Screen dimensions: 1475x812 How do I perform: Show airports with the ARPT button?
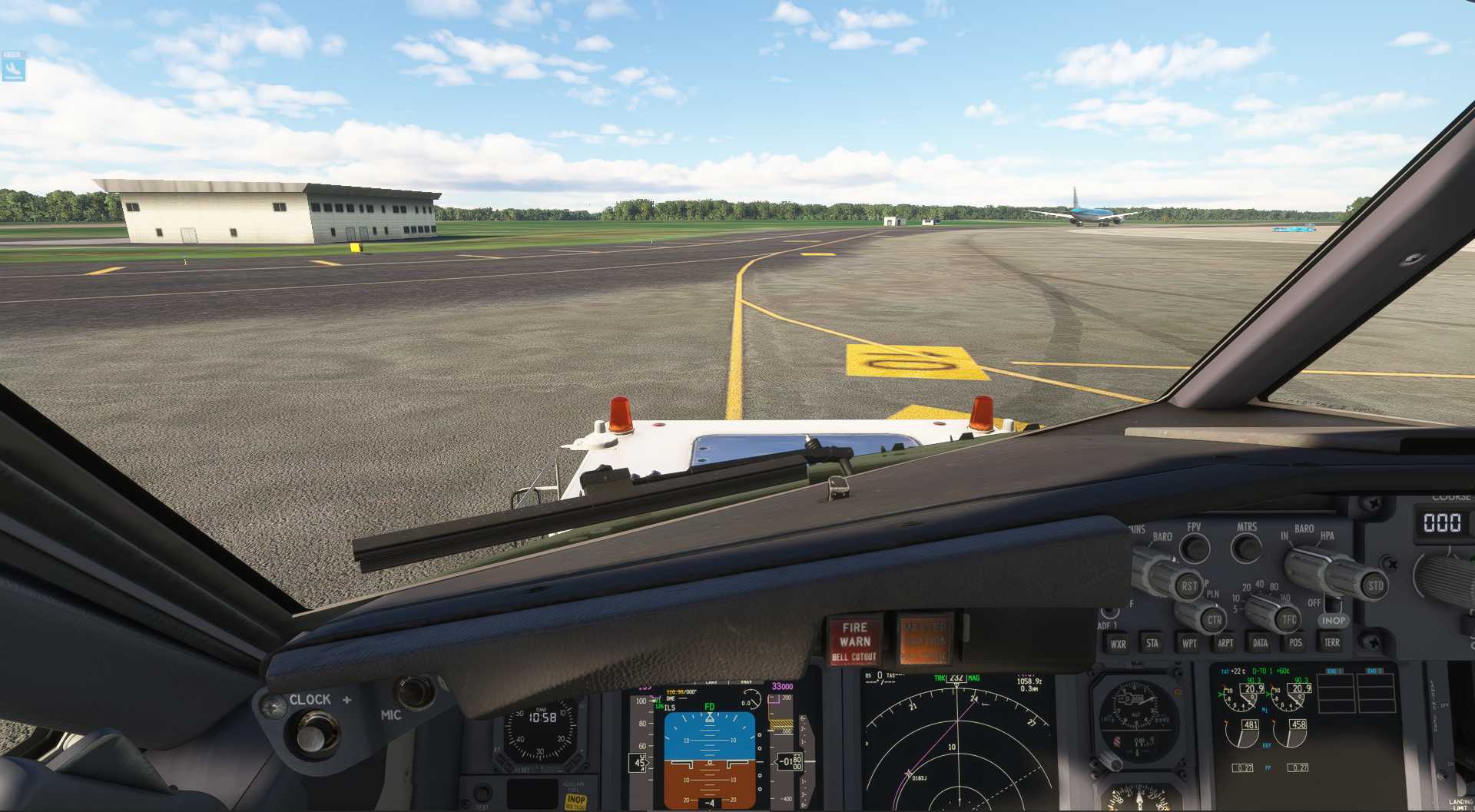[1225, 643]
